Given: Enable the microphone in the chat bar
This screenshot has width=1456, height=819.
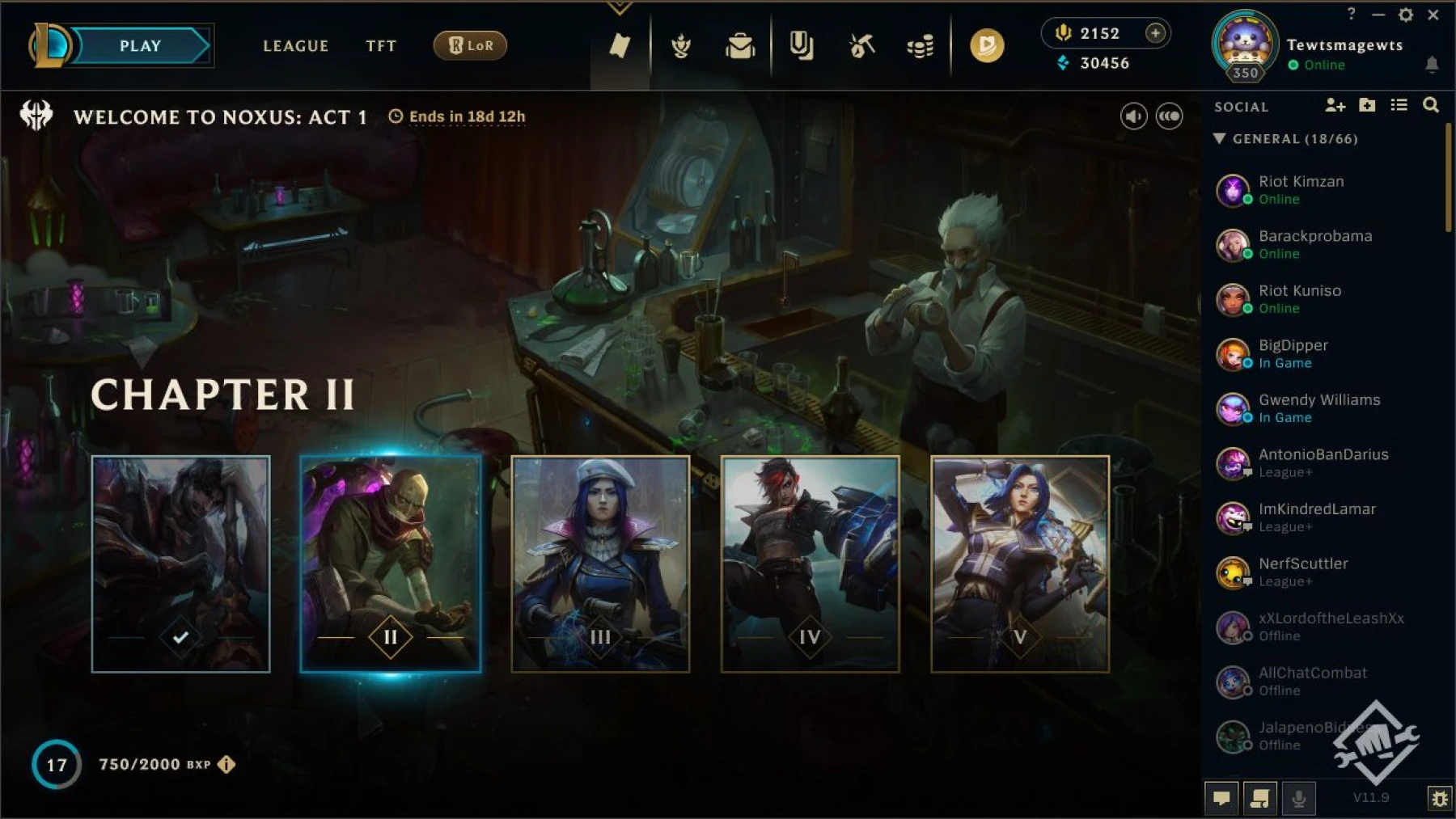Looking at the screenshot, I should (1300, 799).
